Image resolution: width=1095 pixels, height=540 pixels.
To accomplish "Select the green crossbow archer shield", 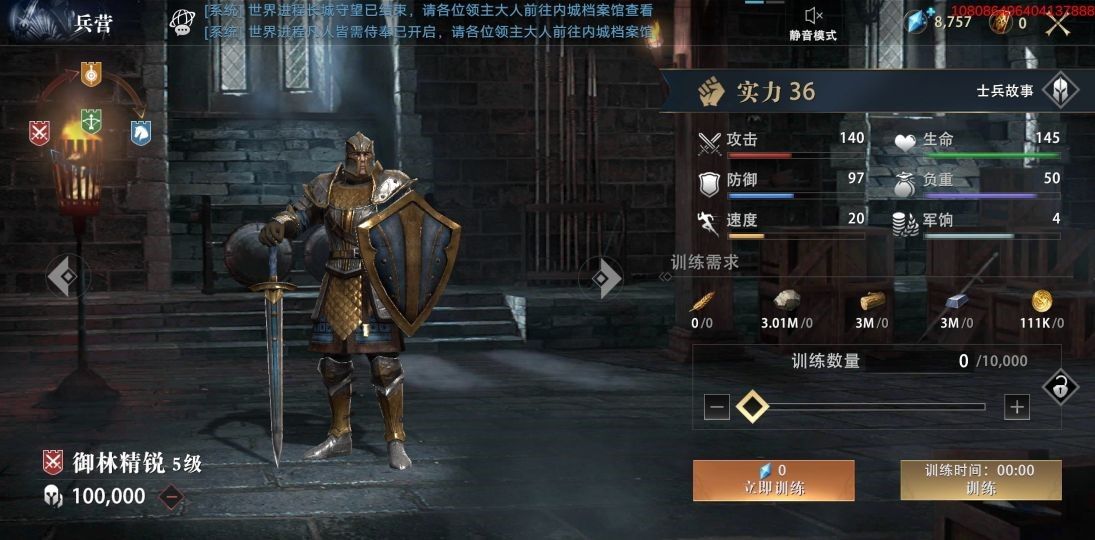I will [91, 120].
